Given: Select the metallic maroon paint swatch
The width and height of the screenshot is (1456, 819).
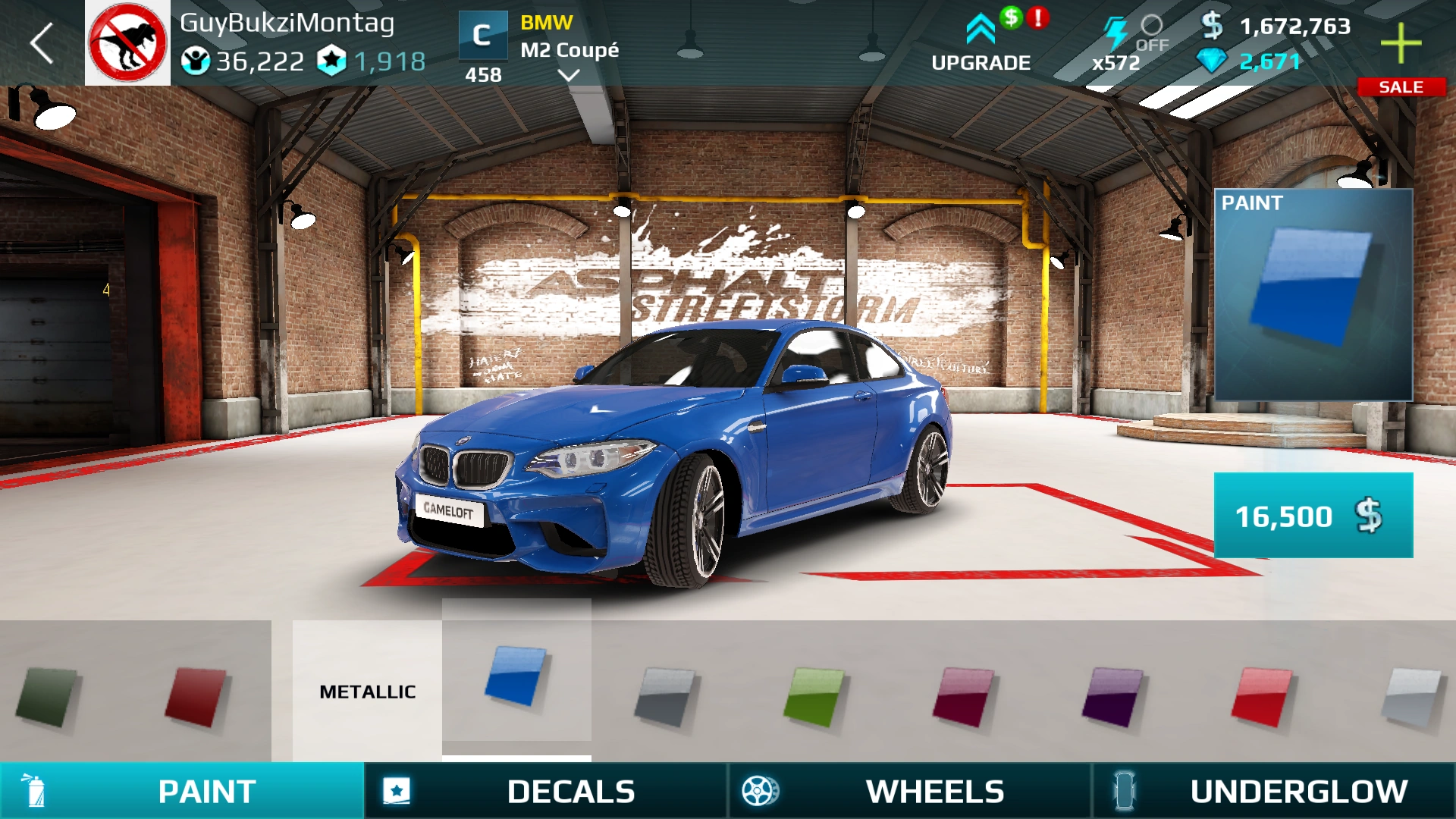Looking at the screenshot, I should tap(963, 696).
